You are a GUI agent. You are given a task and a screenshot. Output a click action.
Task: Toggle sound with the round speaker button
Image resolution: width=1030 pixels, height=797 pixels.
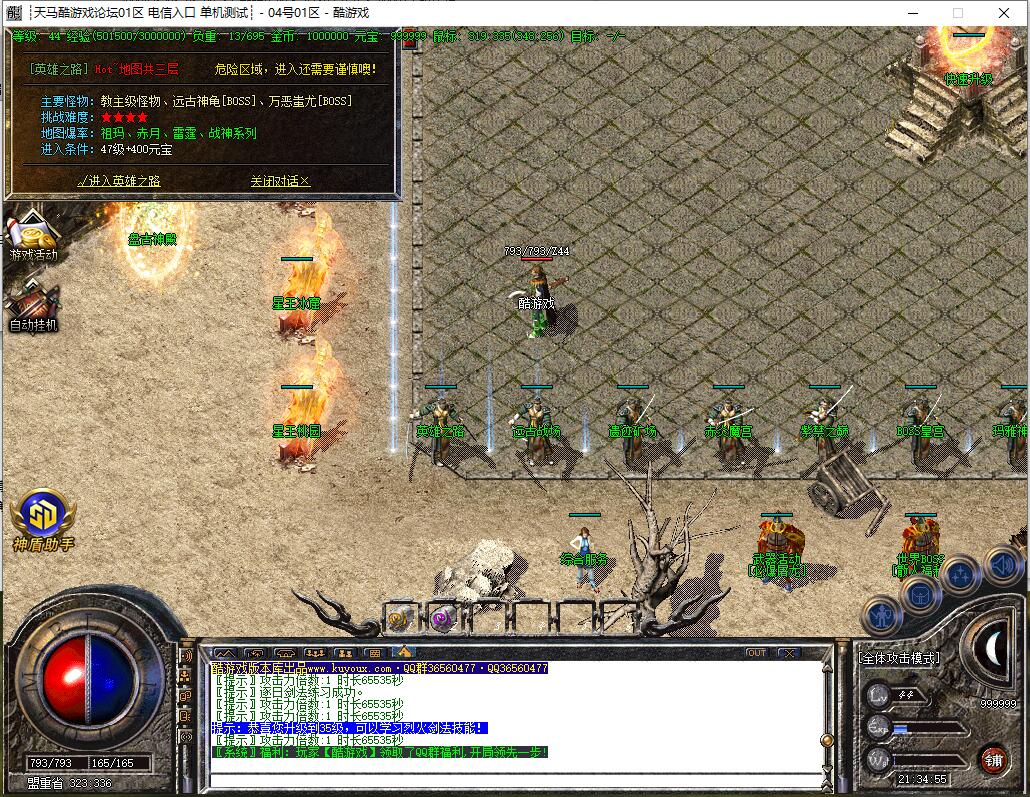[1002, 567]
